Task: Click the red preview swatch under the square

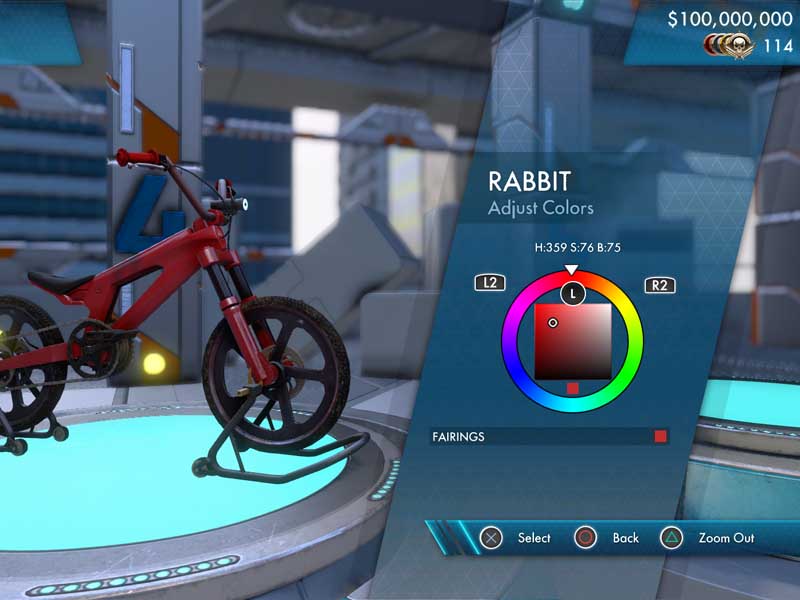Action: coord(572,388)
